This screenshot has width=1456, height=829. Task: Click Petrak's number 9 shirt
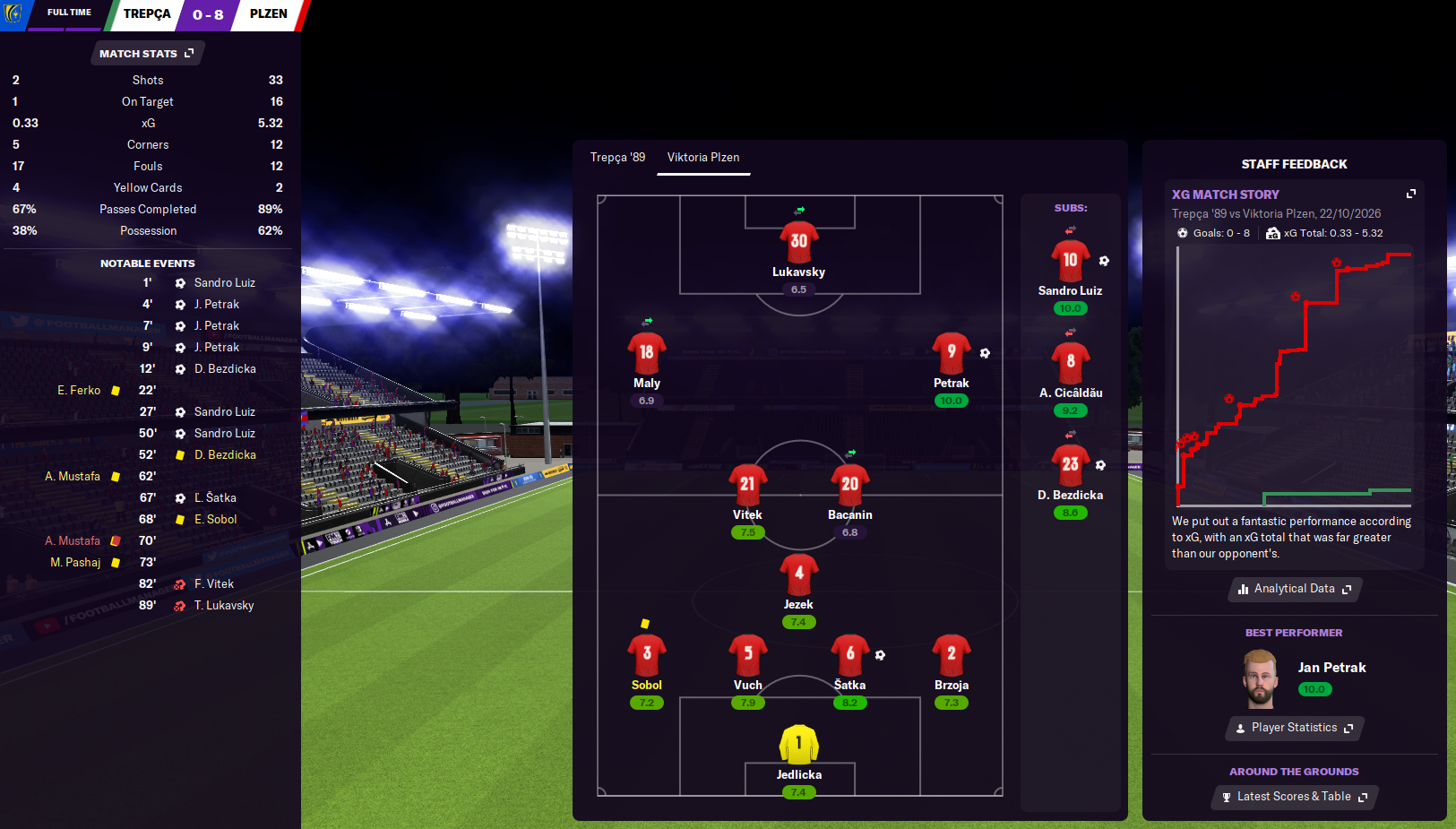click(952, 353)
